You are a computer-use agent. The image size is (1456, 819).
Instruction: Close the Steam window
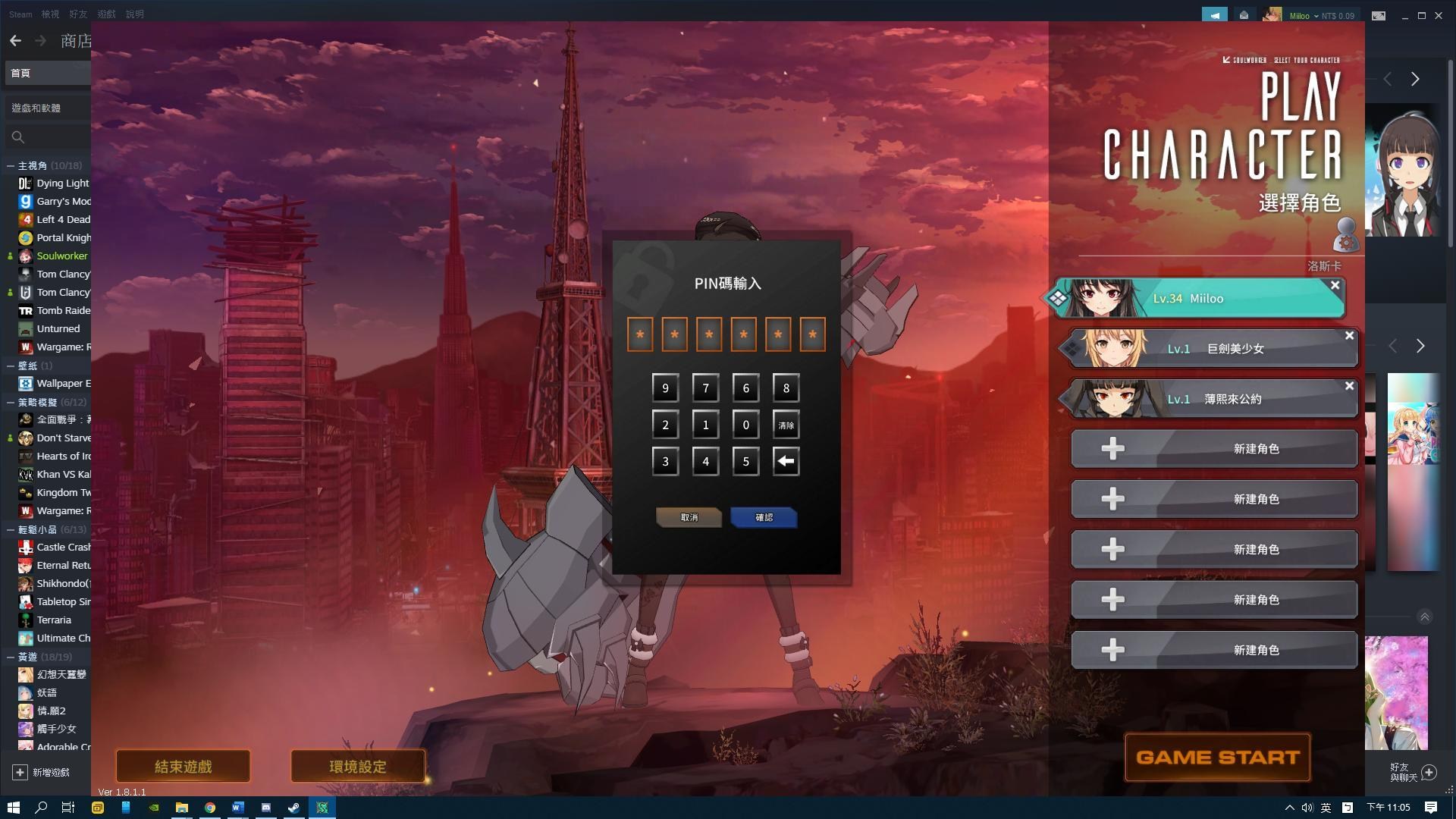1439,15
